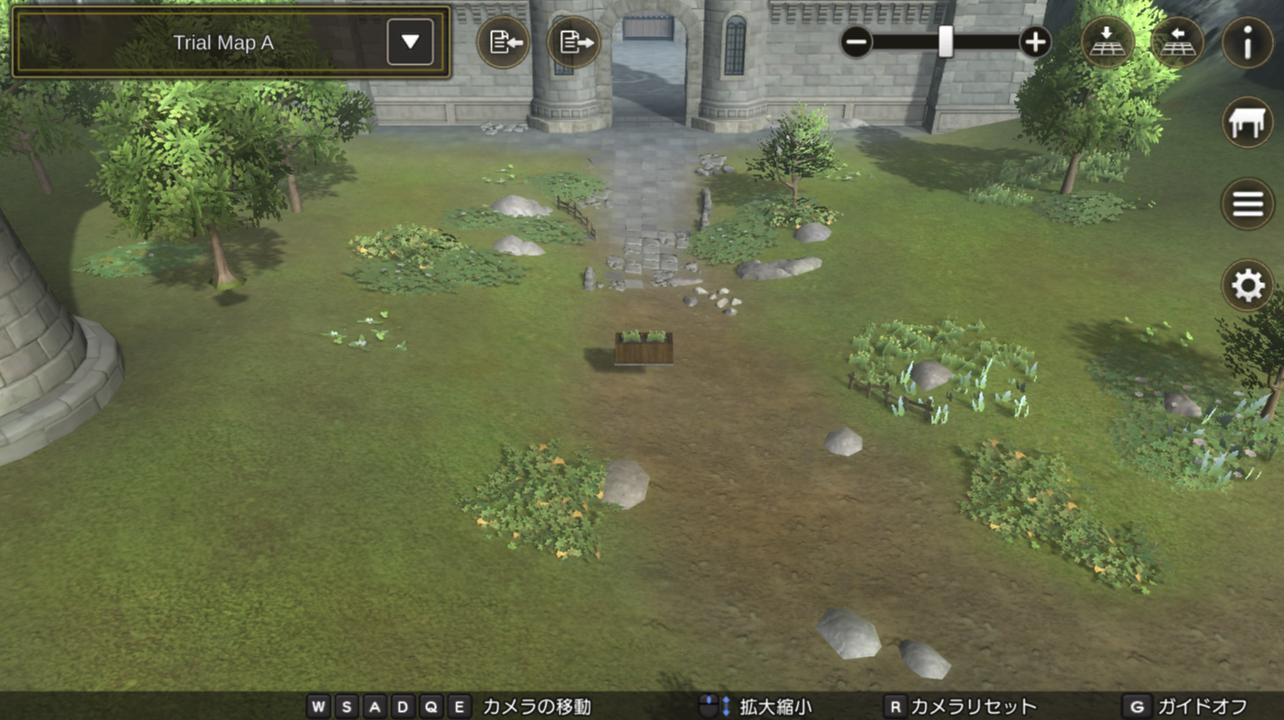Click the grid icon with down arrow
Image resolution: width=1284 pixels, height=720 pixels.
pyautogui.click(x=1107, y=42)
